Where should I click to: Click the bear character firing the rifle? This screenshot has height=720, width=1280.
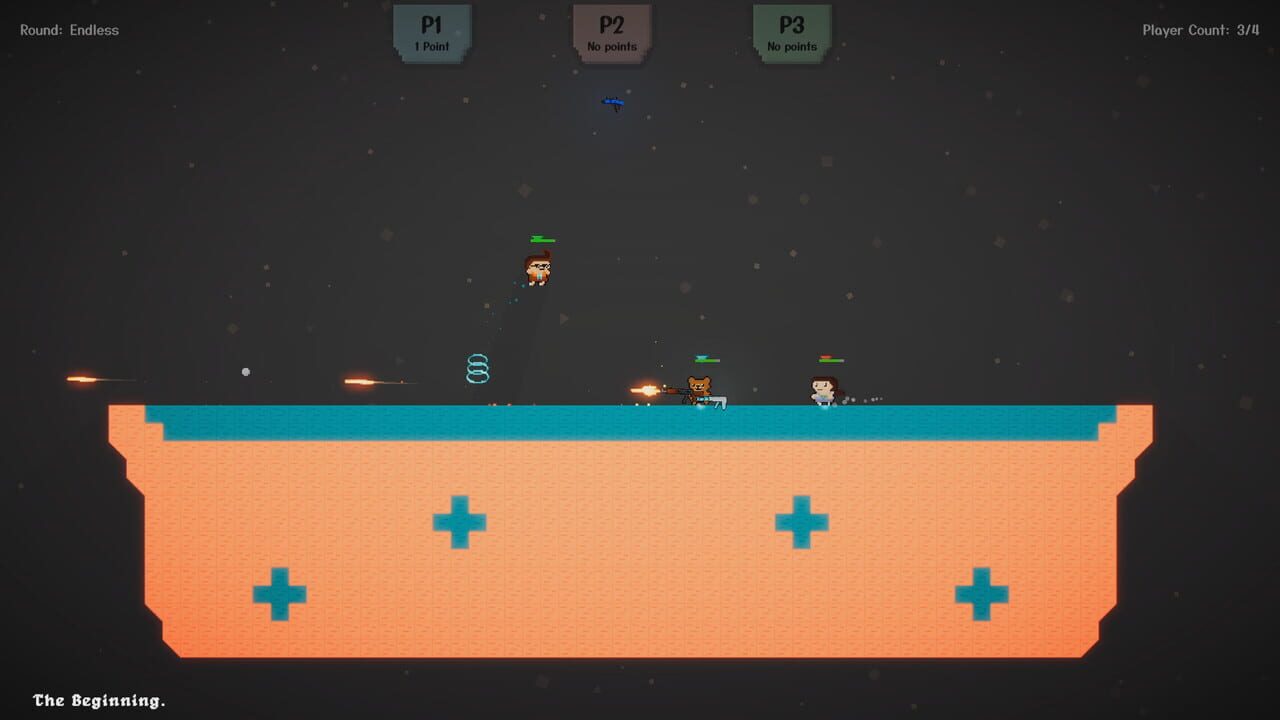click(x=699, y=386)
